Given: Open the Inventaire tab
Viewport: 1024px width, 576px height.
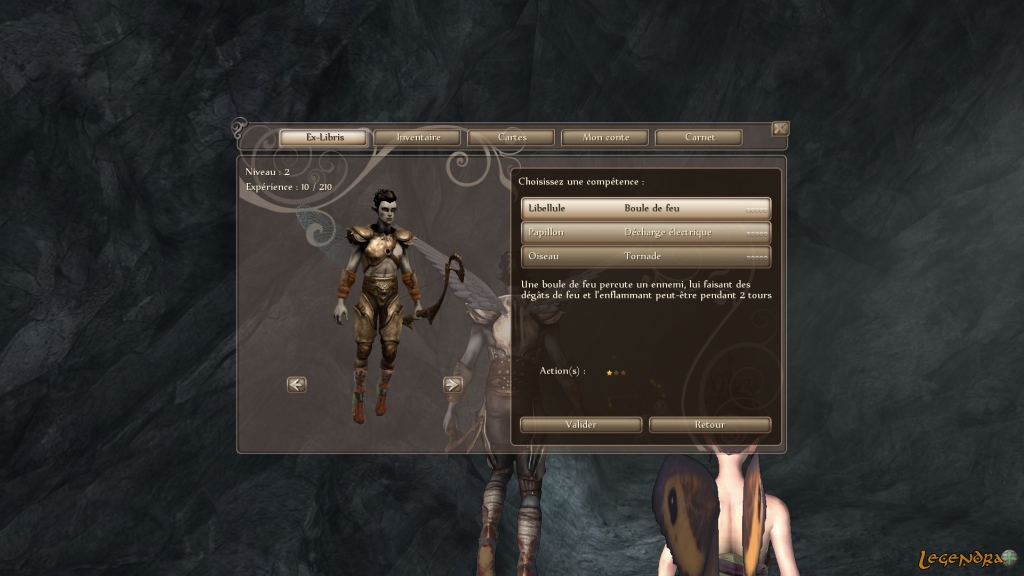Looking at the screenshot, I should [x=417, y=137].
